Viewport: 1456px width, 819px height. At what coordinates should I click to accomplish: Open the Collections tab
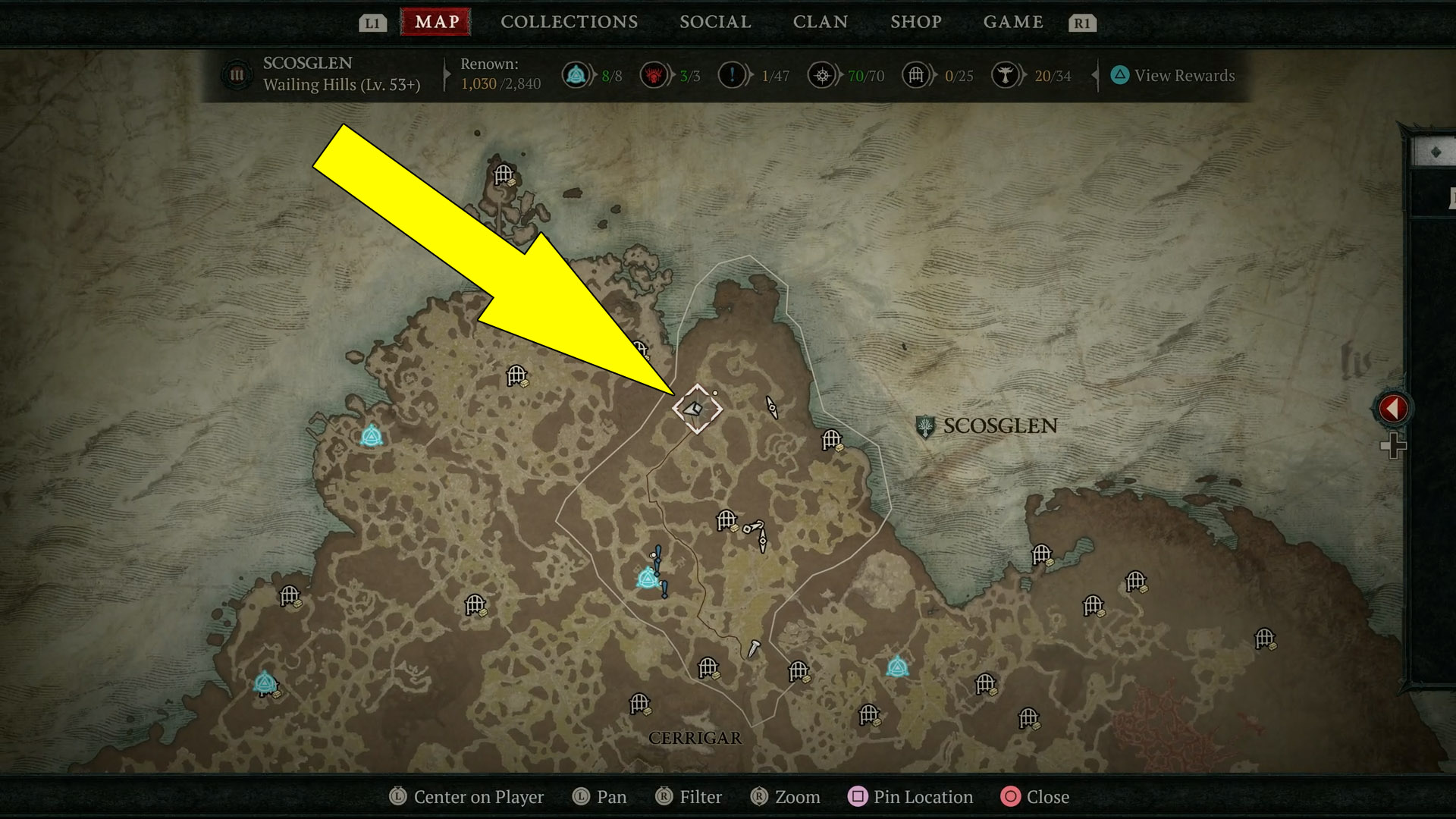[x=569, y=22]
